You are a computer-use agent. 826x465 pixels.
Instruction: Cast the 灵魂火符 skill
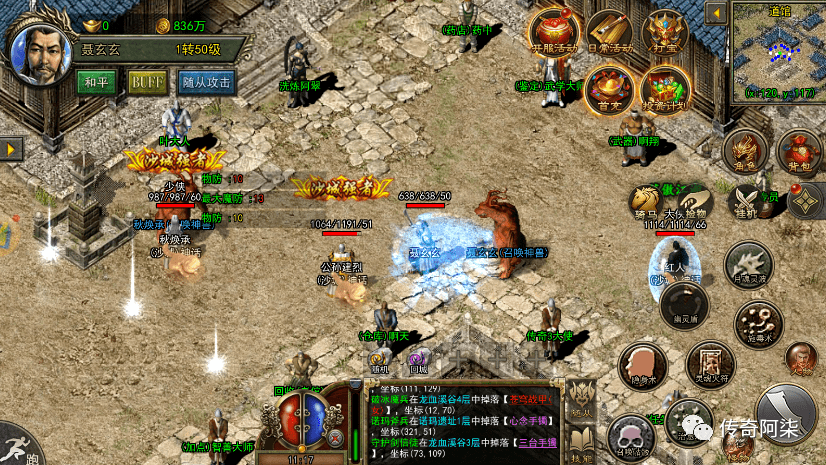(713, 362)
